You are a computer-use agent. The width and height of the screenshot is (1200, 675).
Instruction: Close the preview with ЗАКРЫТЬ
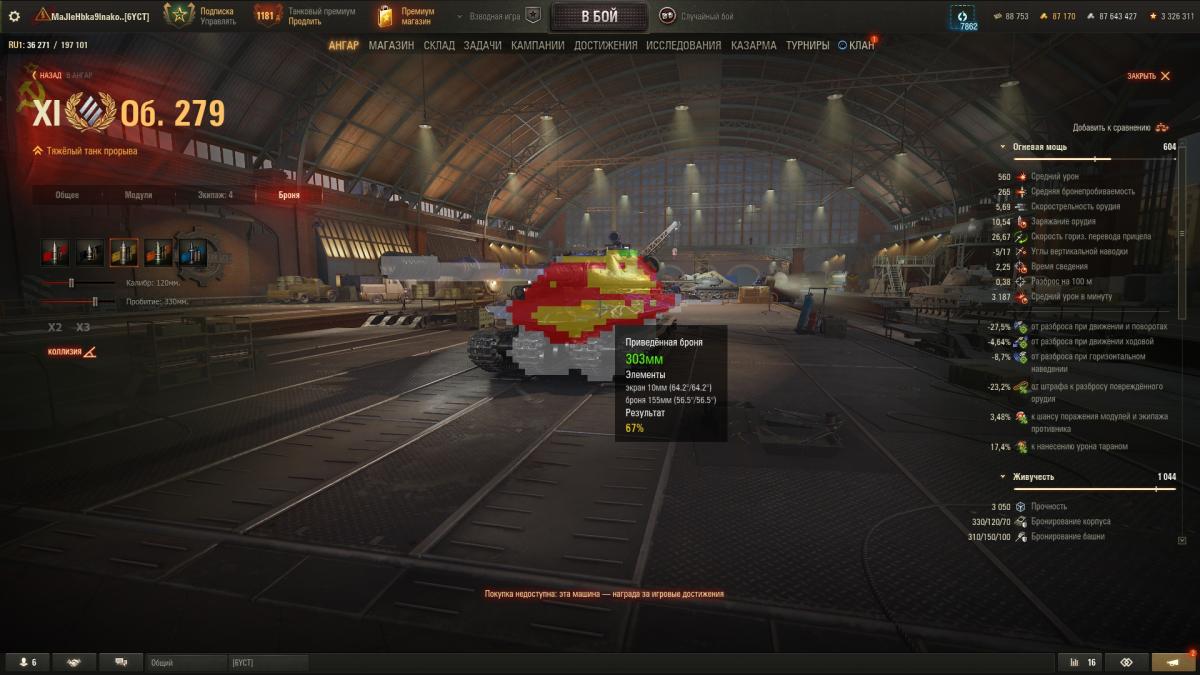[1147, 76]
